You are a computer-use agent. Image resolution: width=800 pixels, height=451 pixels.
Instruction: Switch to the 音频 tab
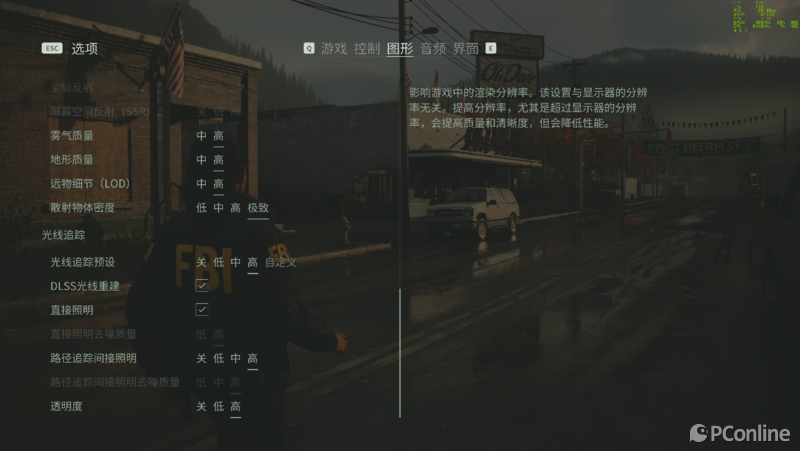433,48
